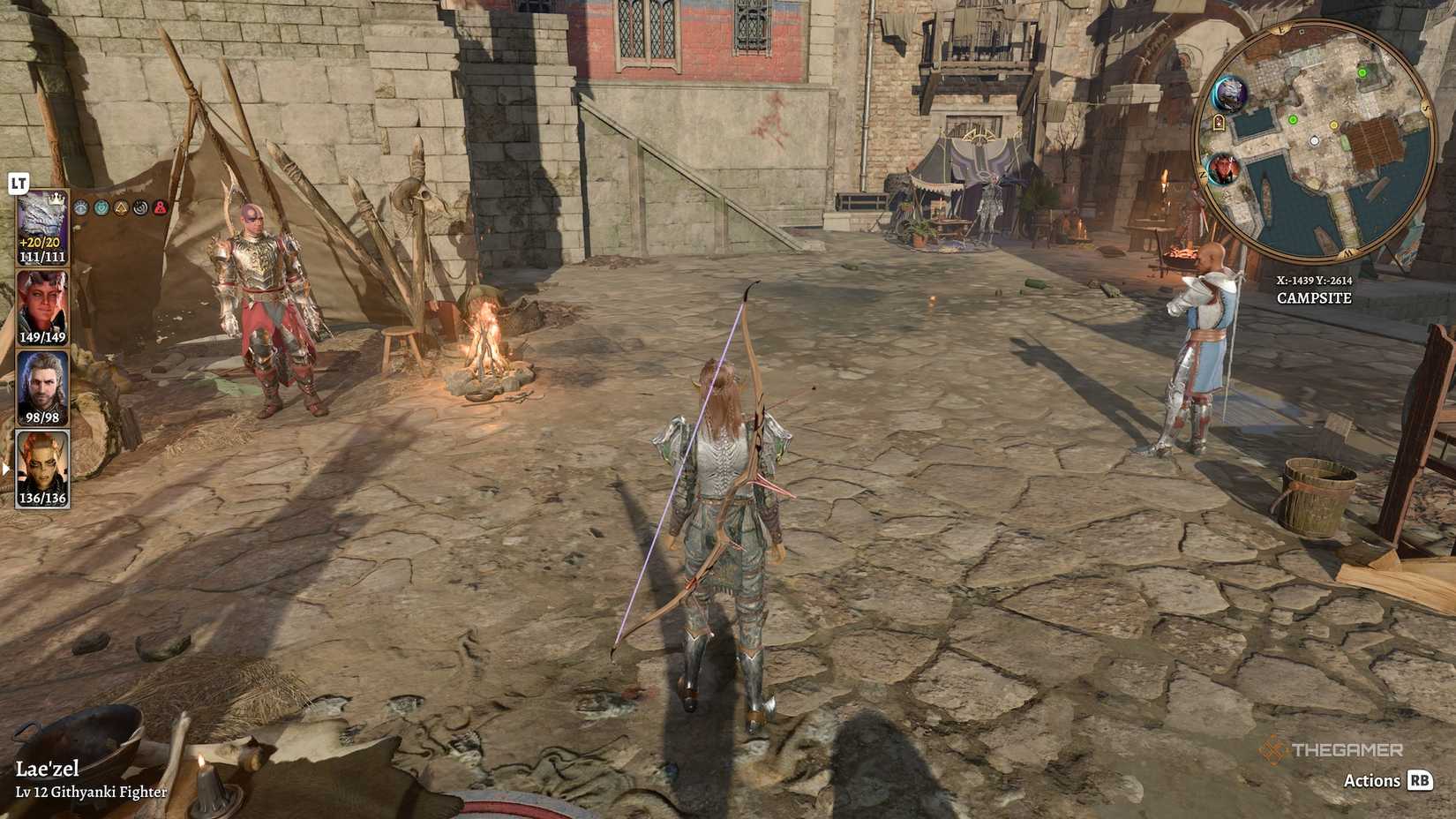Image resolution: width=1456 pixels, height=819 pixels.
Task: Select Karlach's portrait marker on the minimap
Action: pos(1223,169)
